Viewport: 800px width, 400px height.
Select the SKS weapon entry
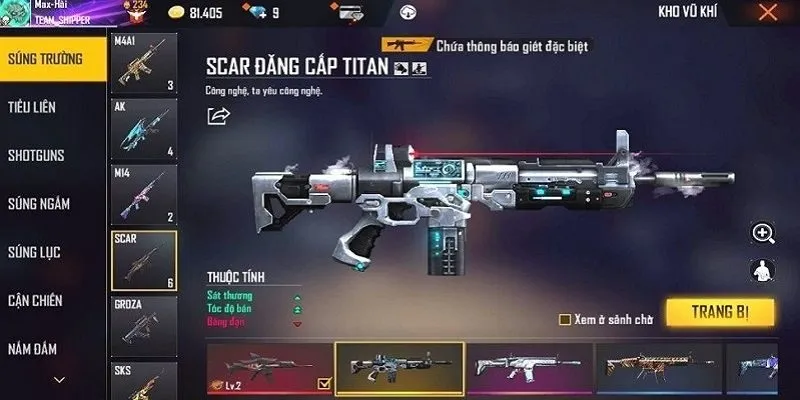(x=143, y=380)
